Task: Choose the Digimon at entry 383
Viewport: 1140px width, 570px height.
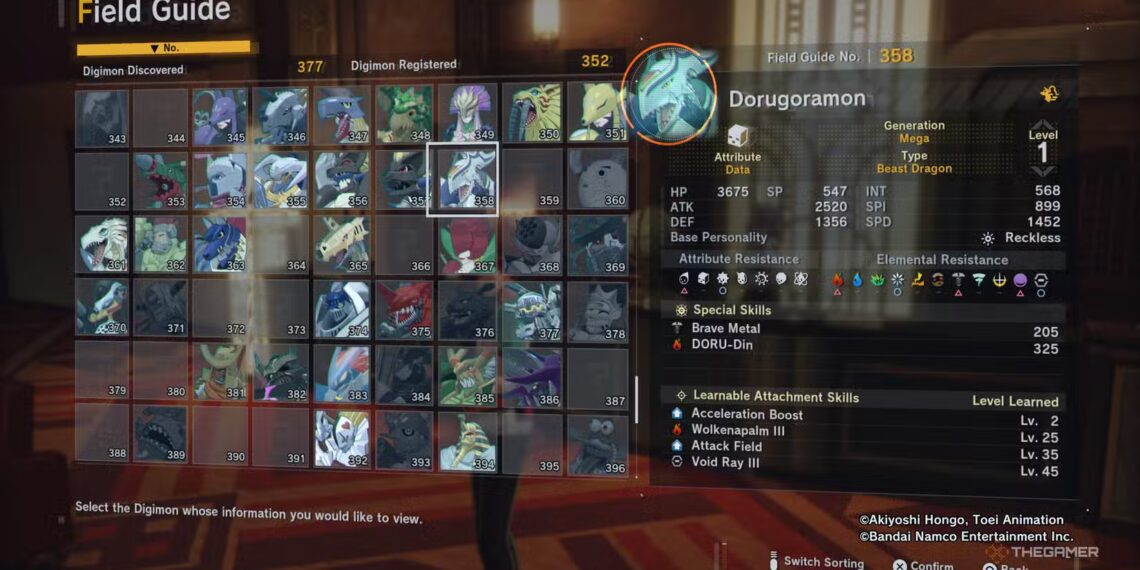Action: tap(341, 375)
